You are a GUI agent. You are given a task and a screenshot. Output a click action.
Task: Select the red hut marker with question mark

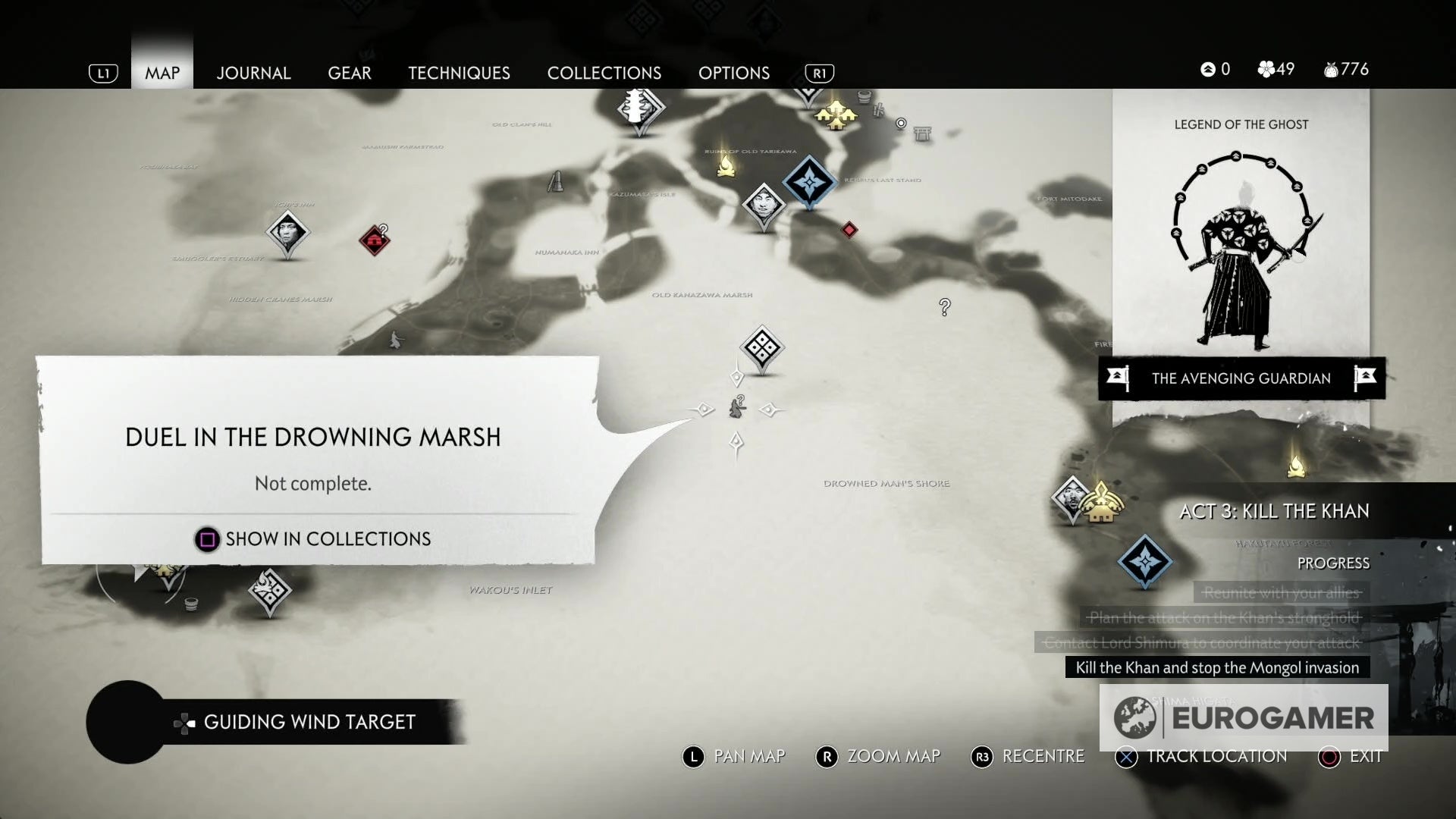click(x=374, y=240)
